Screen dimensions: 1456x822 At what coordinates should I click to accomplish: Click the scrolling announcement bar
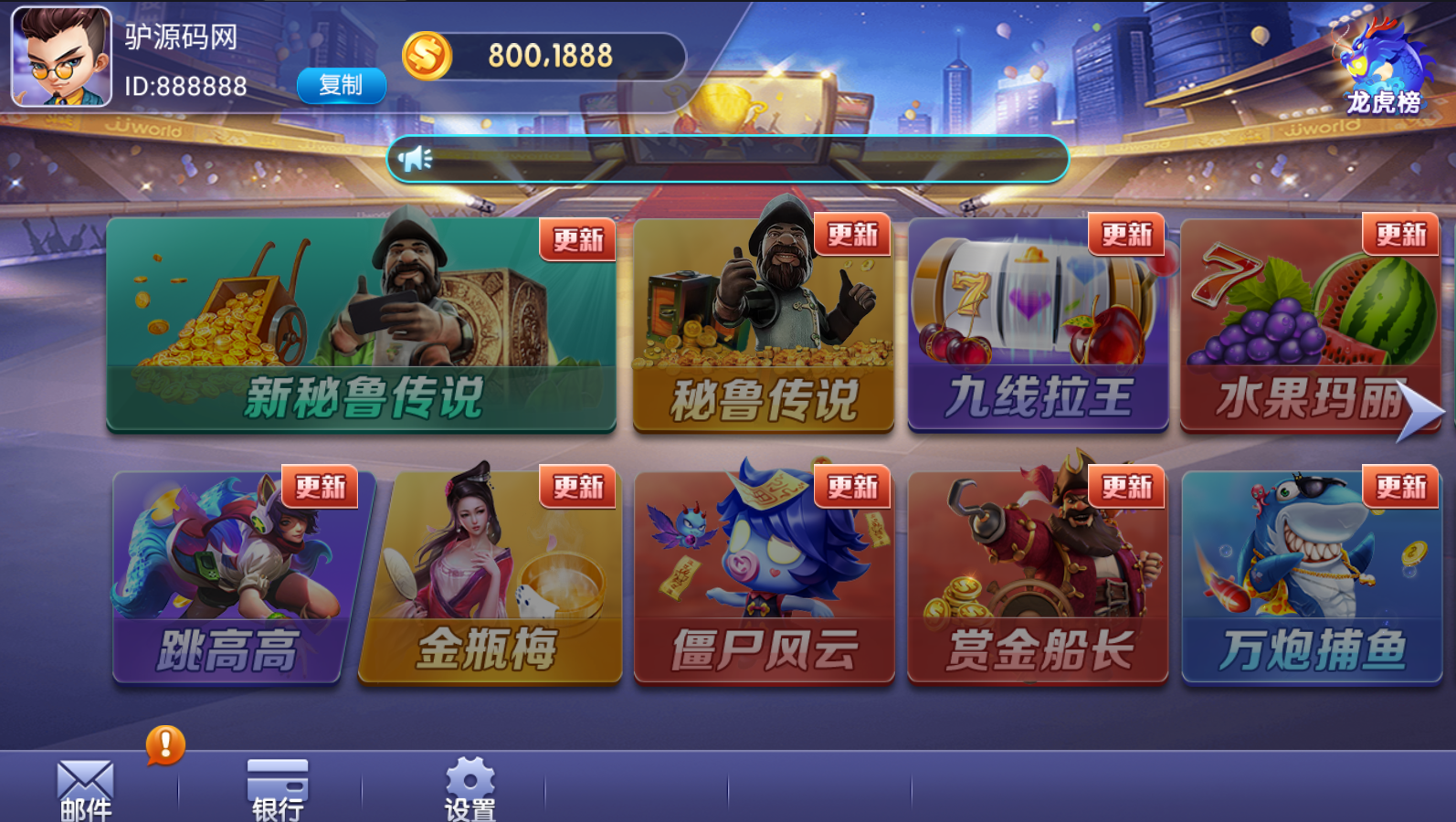pyautogui.click(x=731, y=158)
